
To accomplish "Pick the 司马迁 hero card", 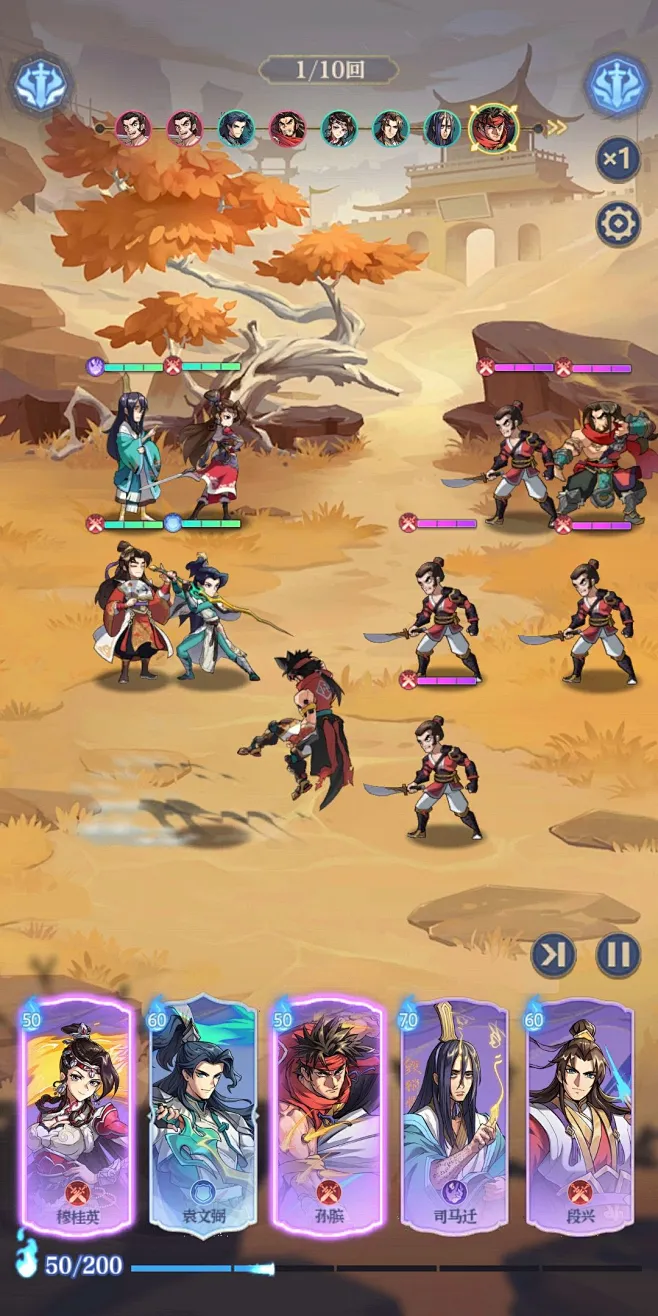I will click(454, 1115).
